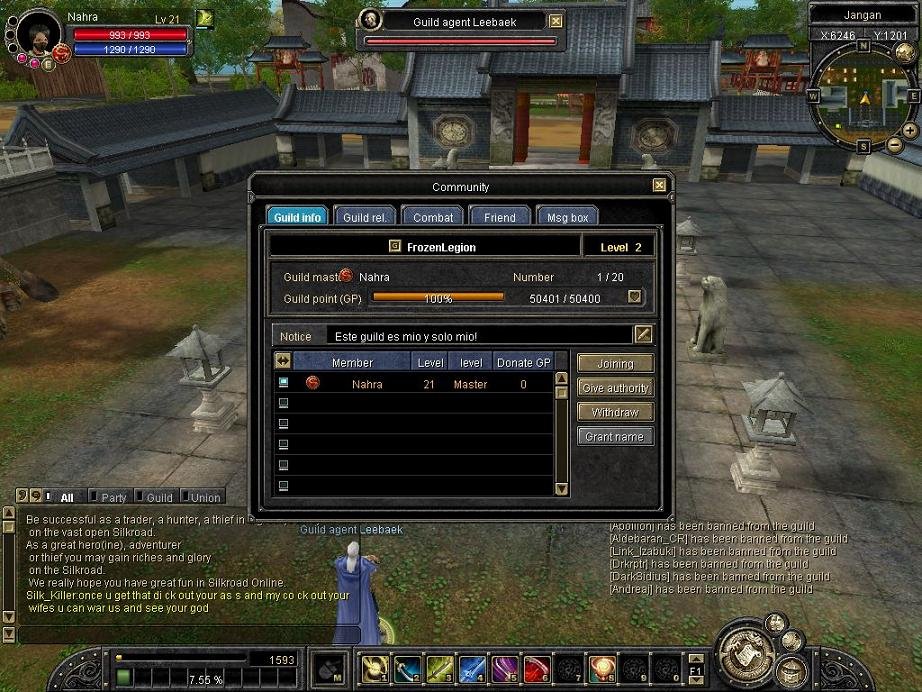Click the Joining button

pos(615,363)
